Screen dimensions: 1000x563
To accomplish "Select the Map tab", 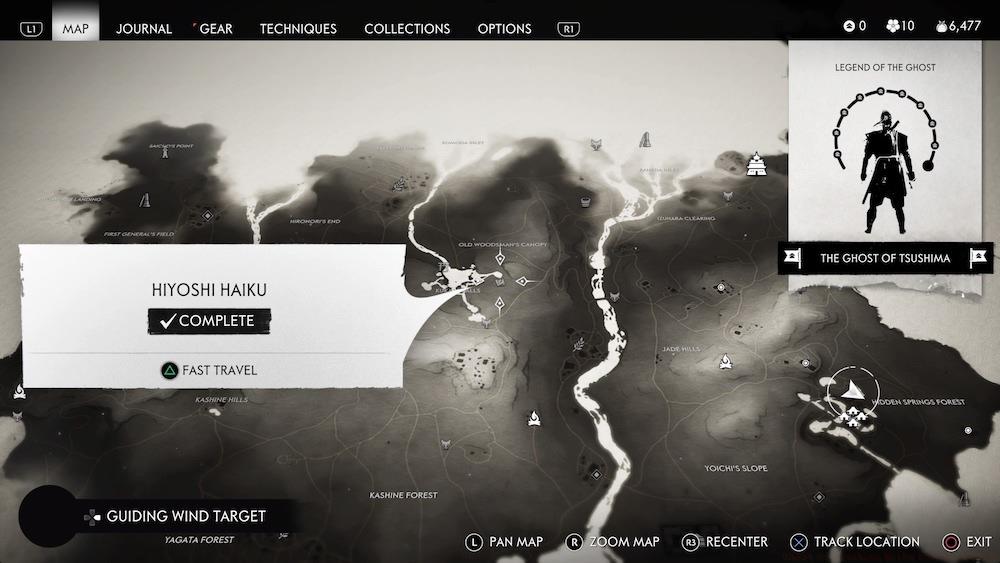I will pyautogui.click(x=76, y=28).
